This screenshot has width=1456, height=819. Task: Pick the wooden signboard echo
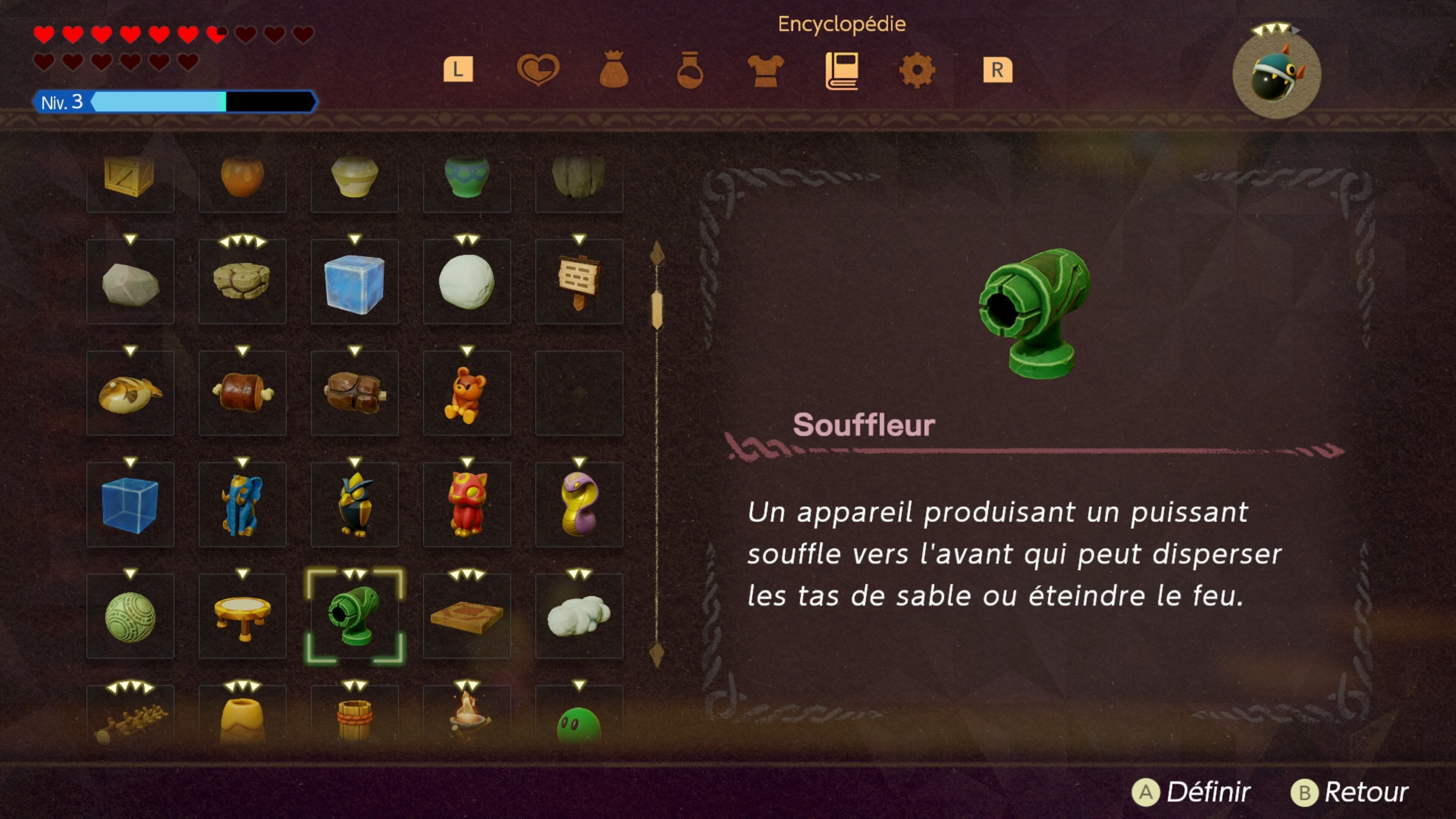pos(579,282)
